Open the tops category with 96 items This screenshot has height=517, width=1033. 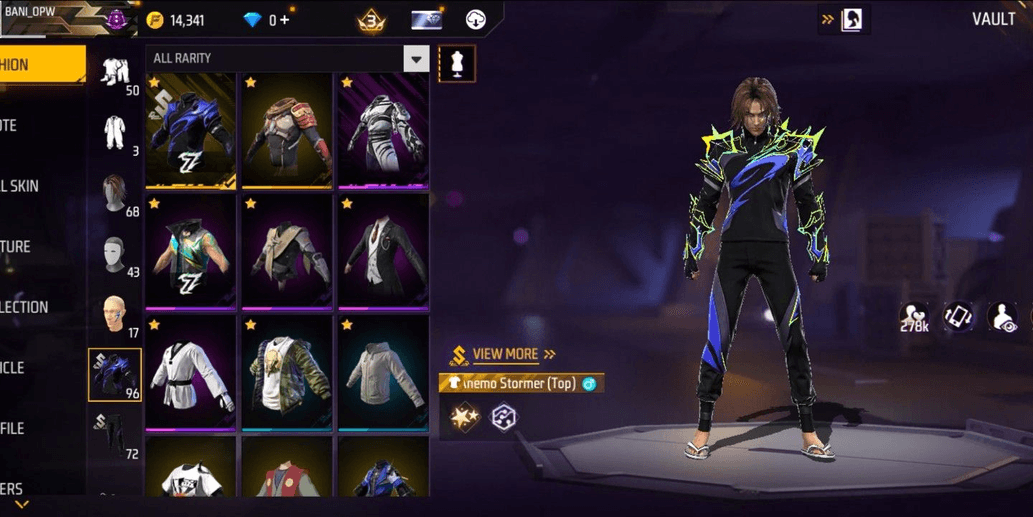pos(115,375)
